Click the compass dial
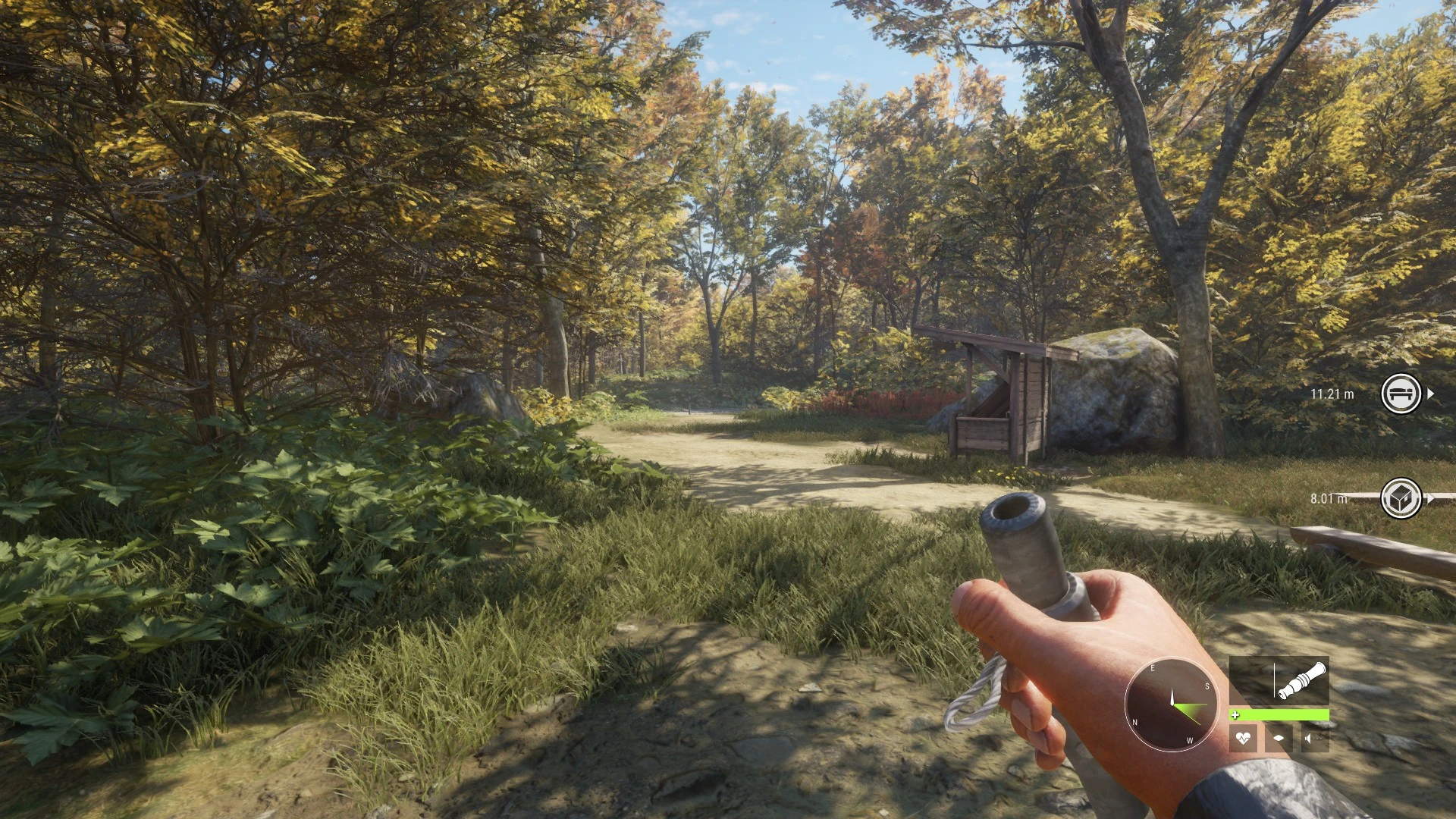The image size is (1456, 819). [1171, 704]
